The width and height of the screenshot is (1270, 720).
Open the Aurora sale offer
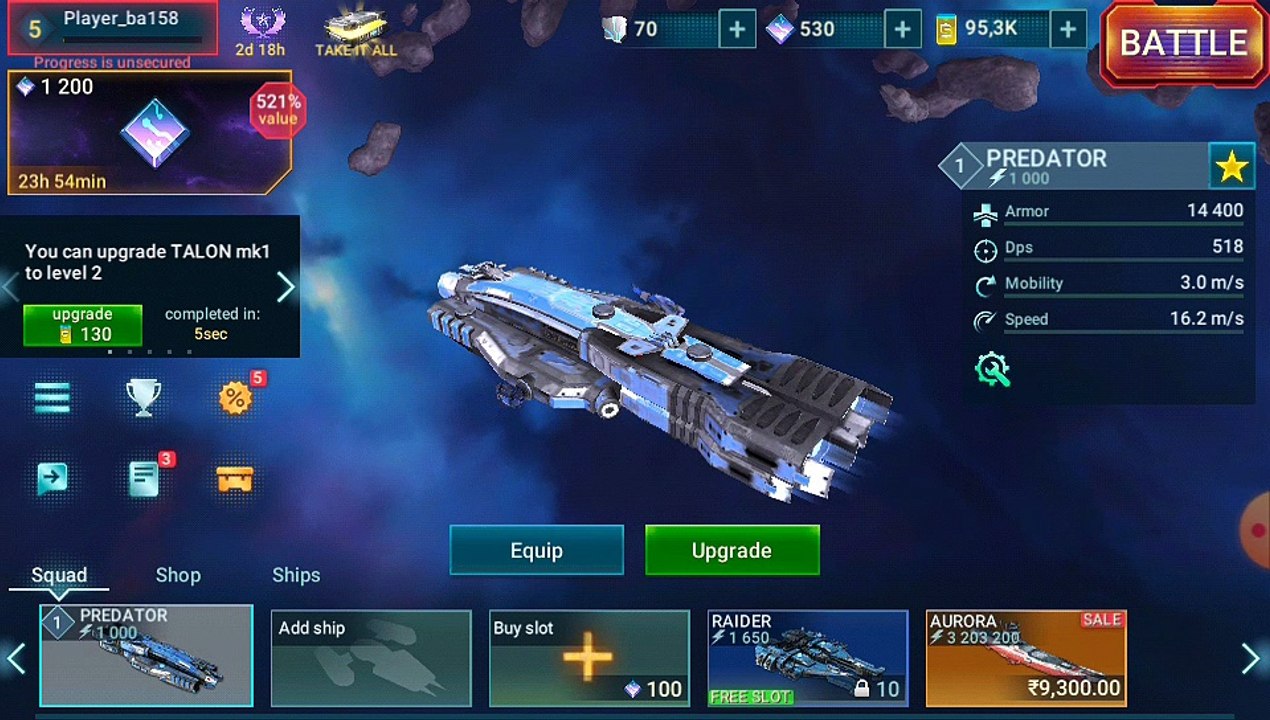[1026, 657]
